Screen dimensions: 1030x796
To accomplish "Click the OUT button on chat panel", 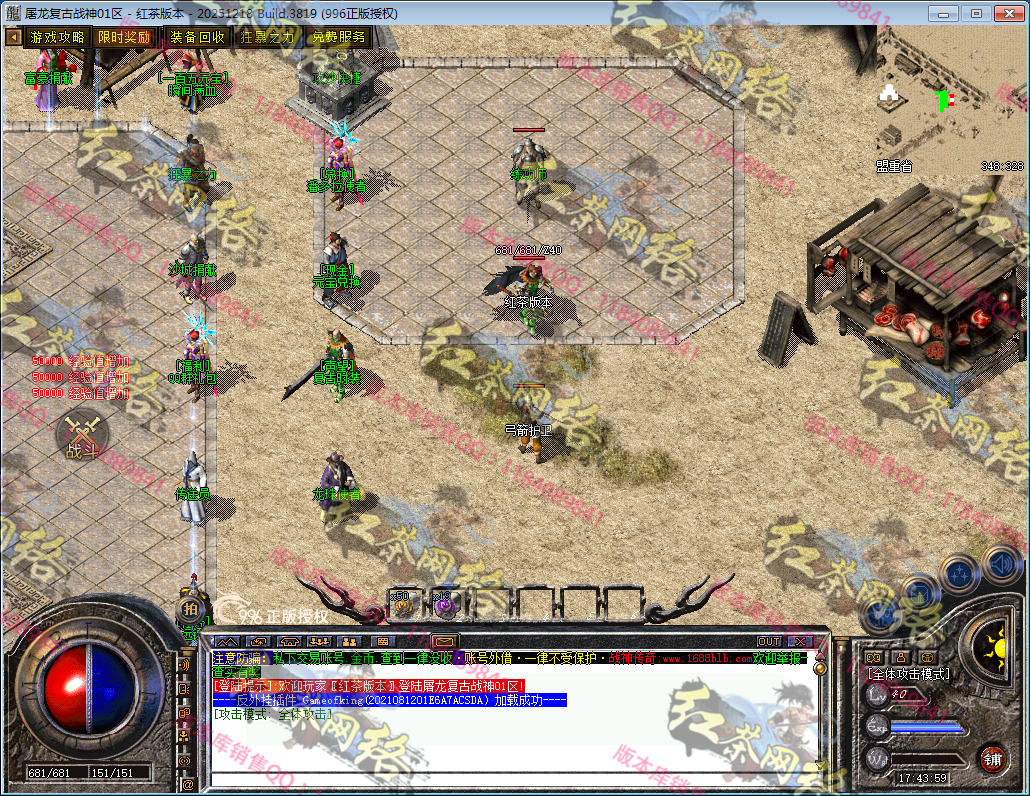I will tap(768, 641).
